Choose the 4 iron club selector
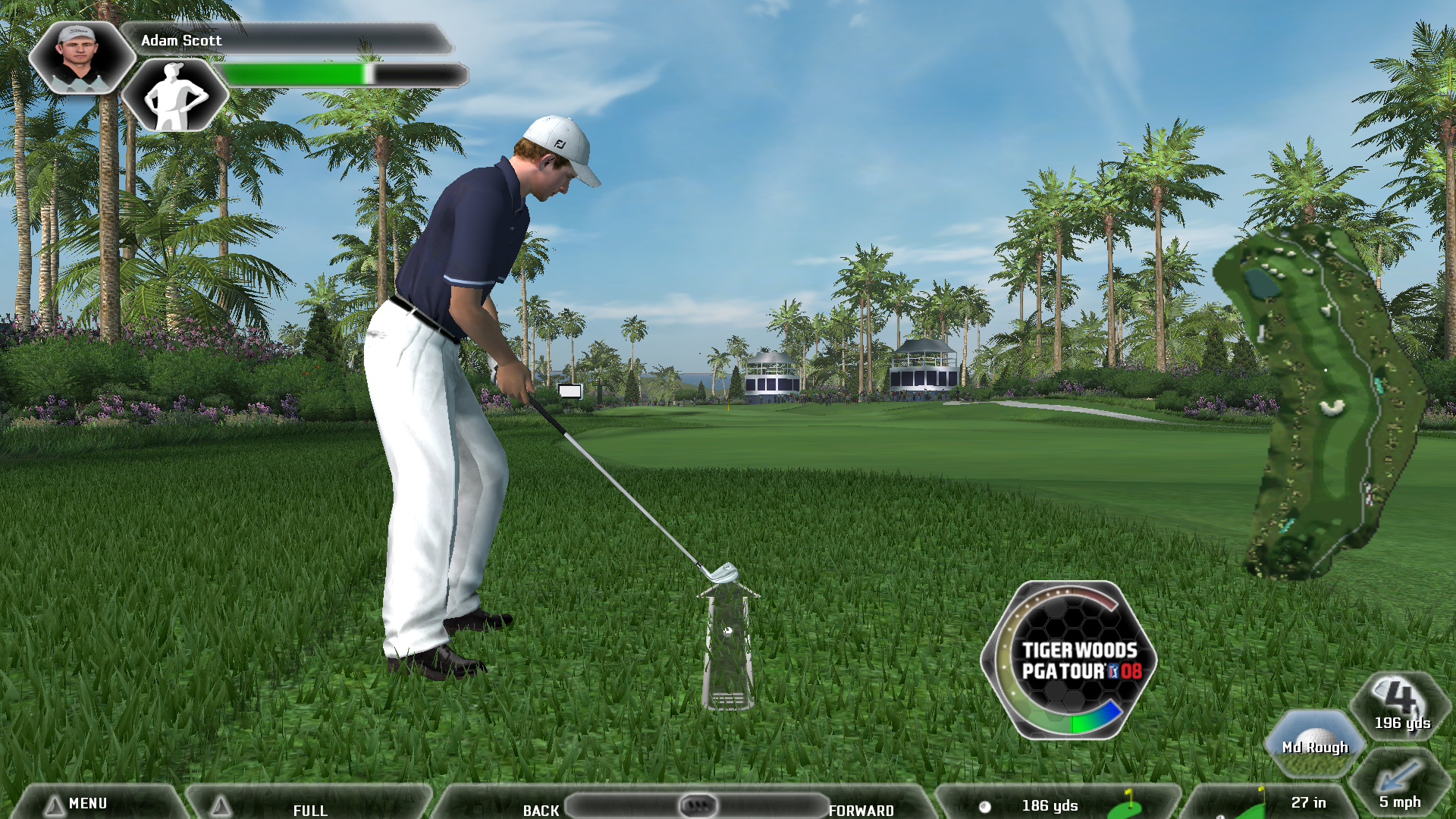The height and width of the screenshot is (819, 1456). [x=1401, y=705]
